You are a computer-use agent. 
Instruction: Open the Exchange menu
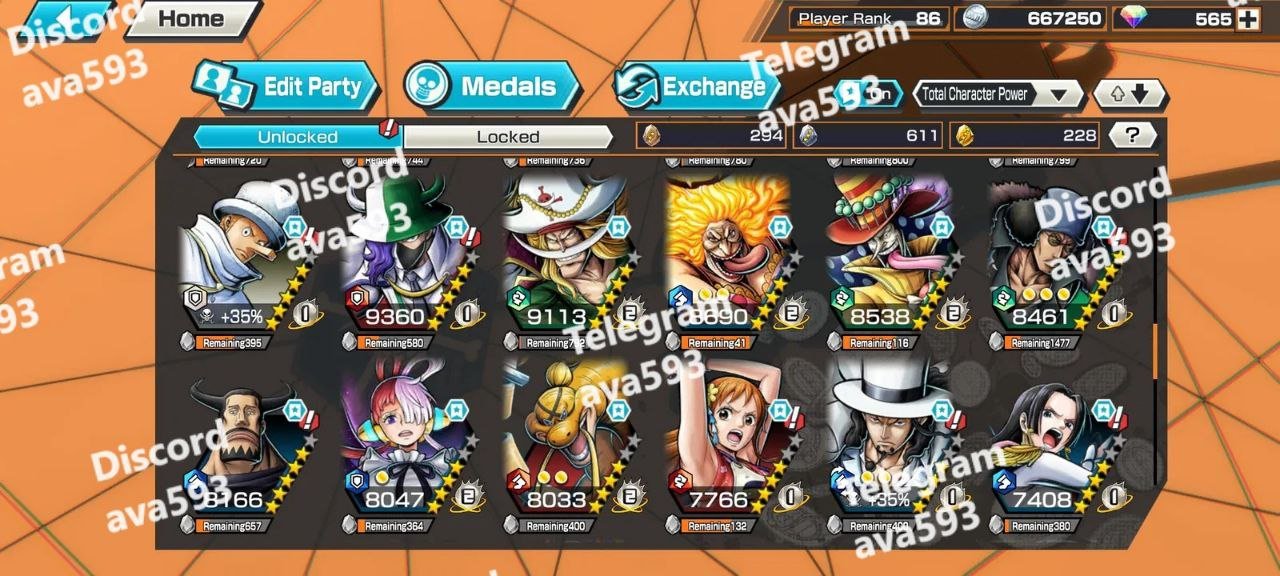(x=697, y=87)
